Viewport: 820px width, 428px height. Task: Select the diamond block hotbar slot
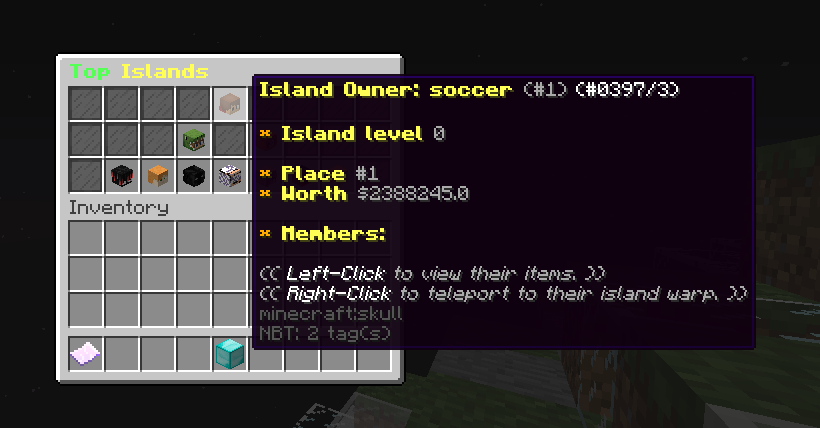coord(229,354)
